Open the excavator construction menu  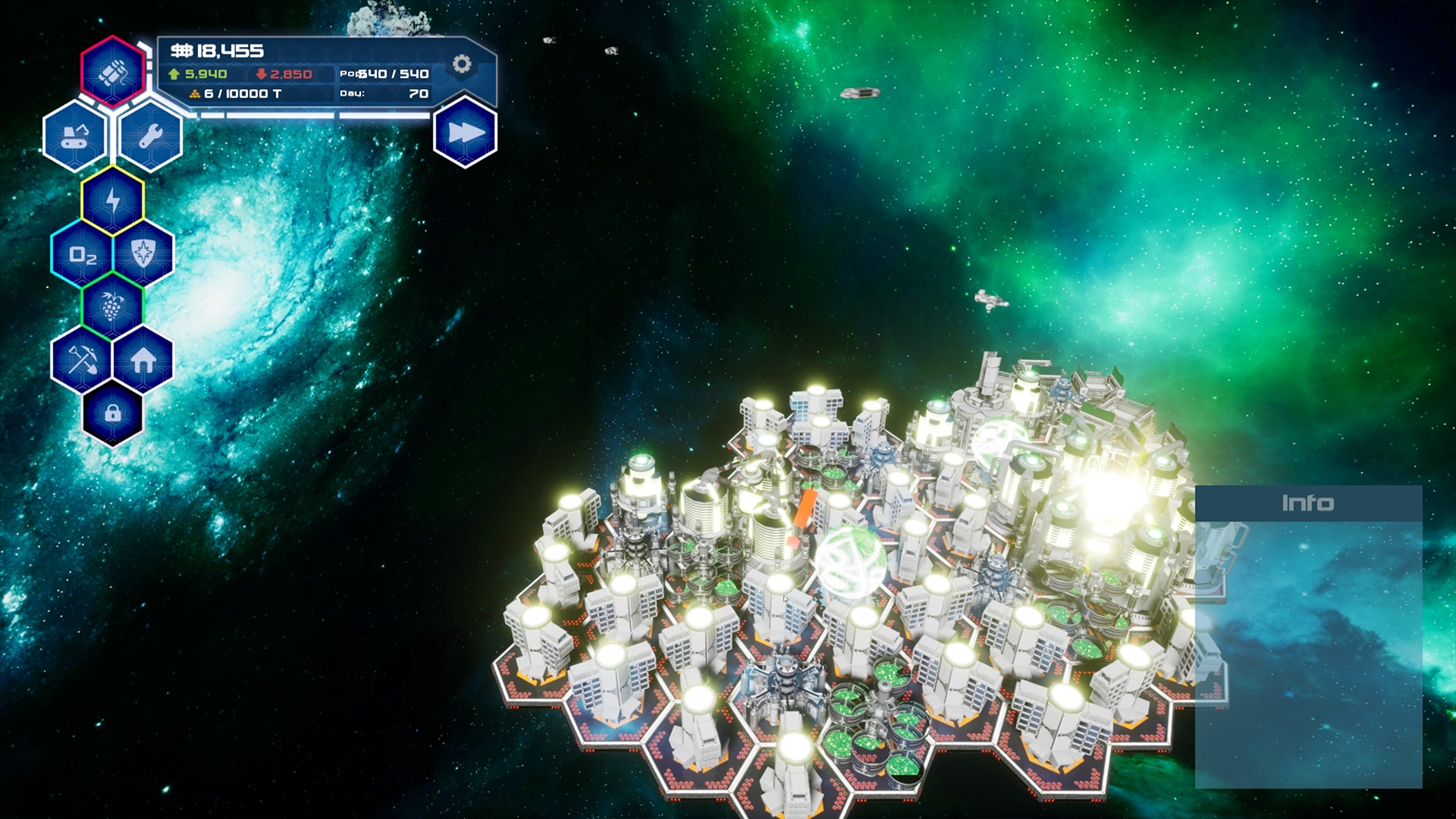click(74, 138)
